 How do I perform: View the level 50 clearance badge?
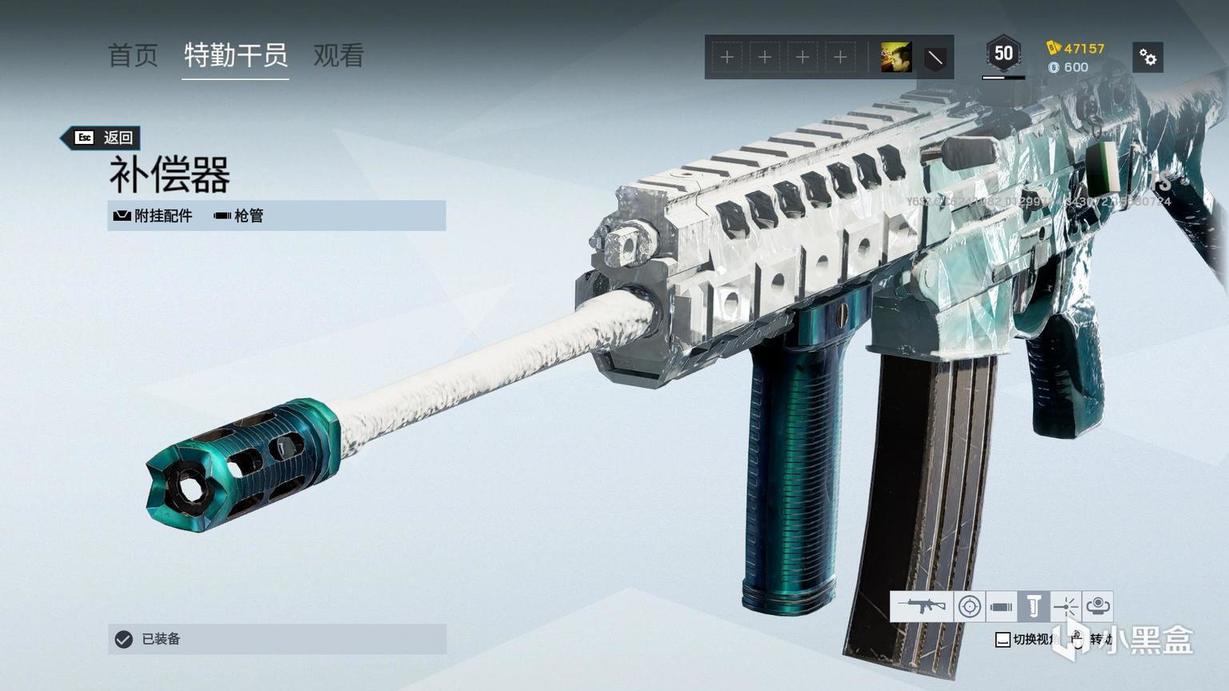click(x=1003, y=54)
